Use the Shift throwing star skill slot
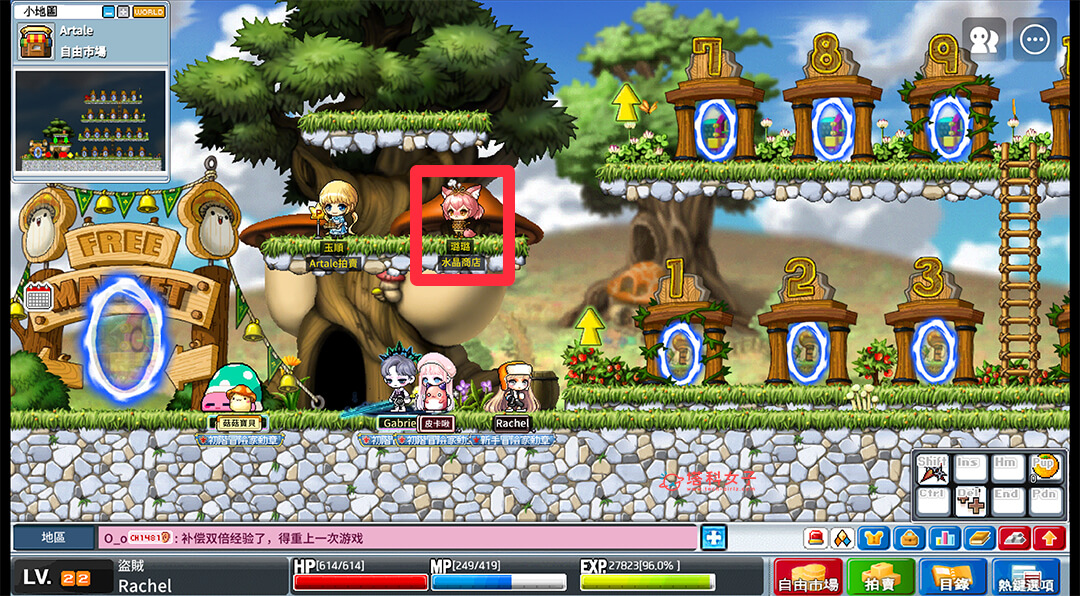The width and height of the screenshot is (1080, 596). click(x=932, y=470)
